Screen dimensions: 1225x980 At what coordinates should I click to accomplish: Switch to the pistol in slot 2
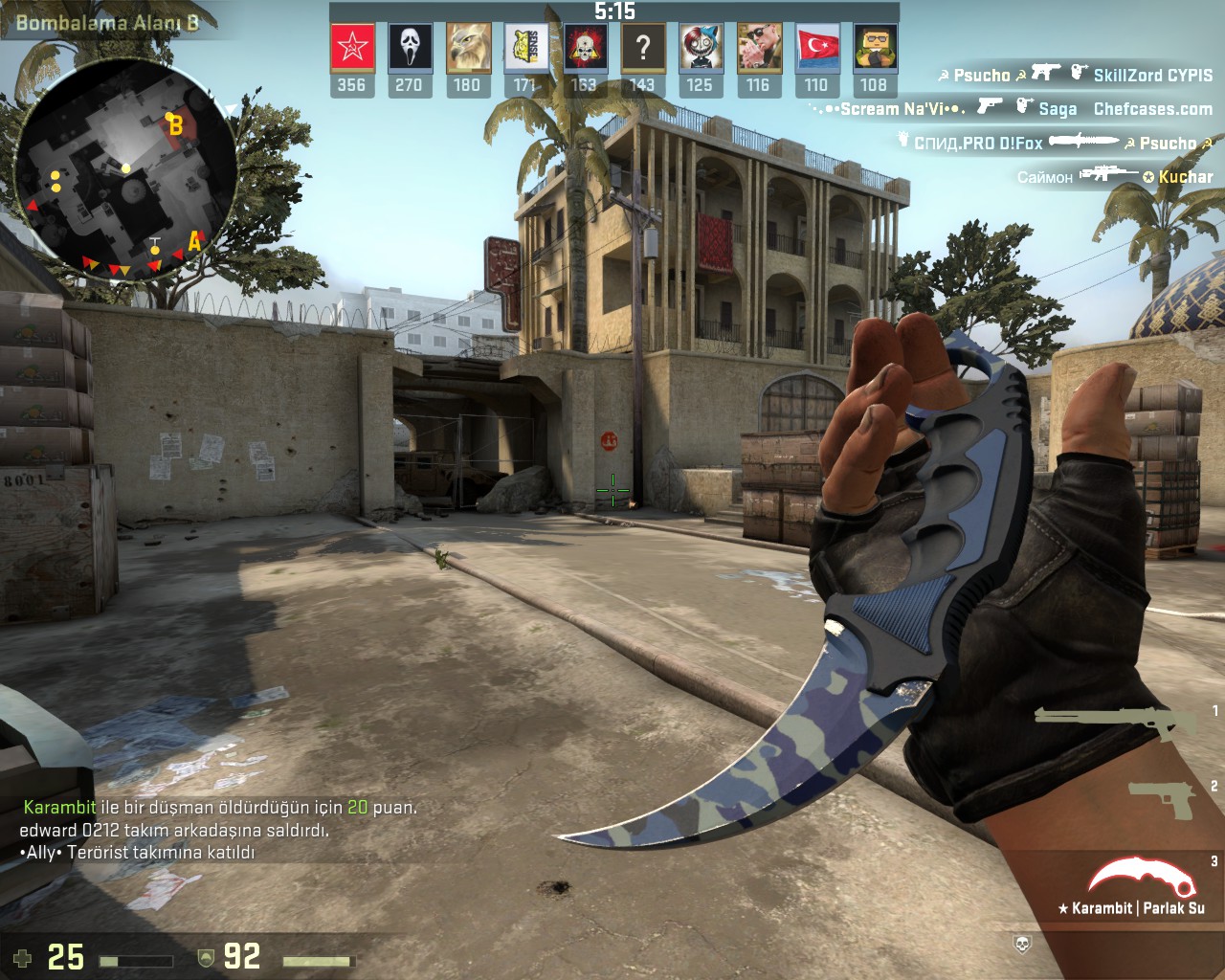pyautogui.click(x=1162, y=798)
